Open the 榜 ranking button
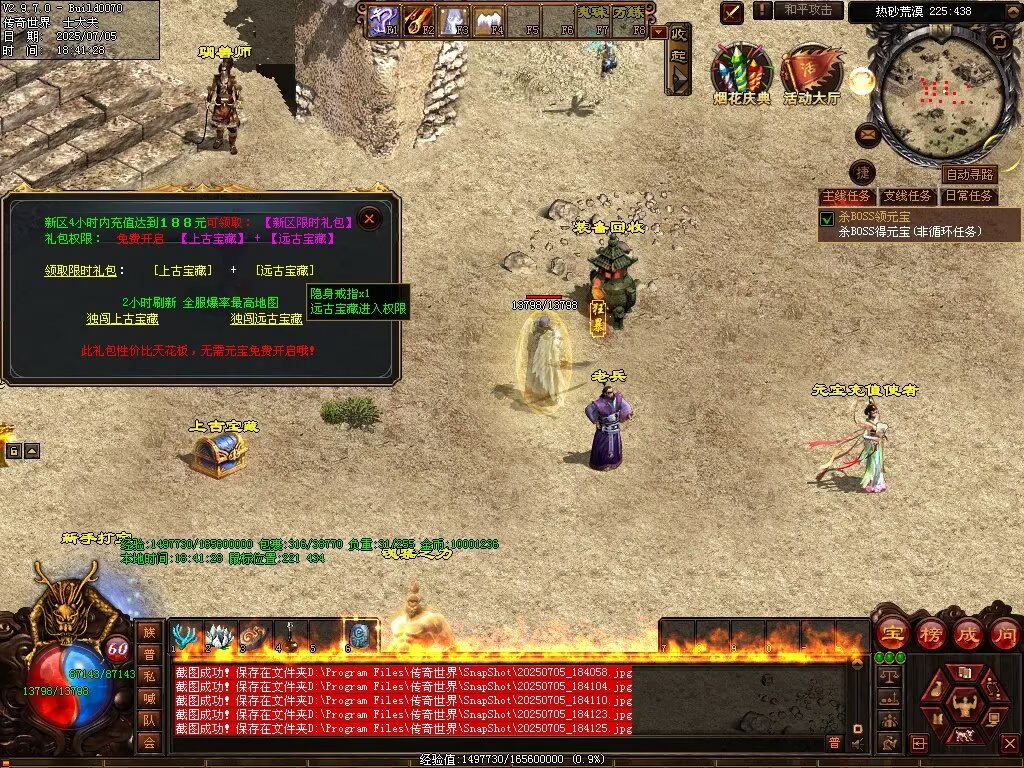This screenshot has width=1024, height=768. [930, 634]
